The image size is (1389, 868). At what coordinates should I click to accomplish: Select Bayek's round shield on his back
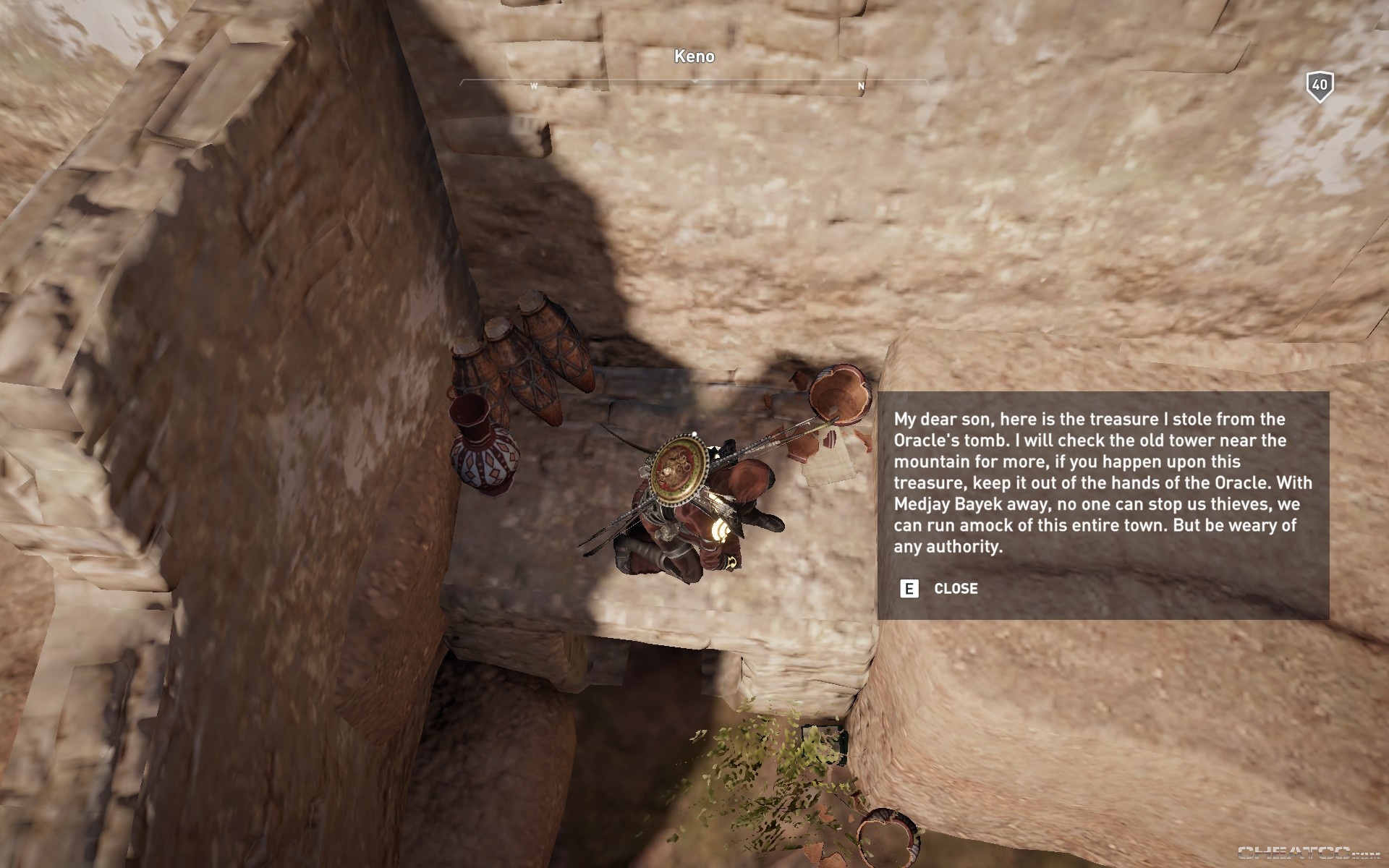pyautogui.click(x=681, y=471)
